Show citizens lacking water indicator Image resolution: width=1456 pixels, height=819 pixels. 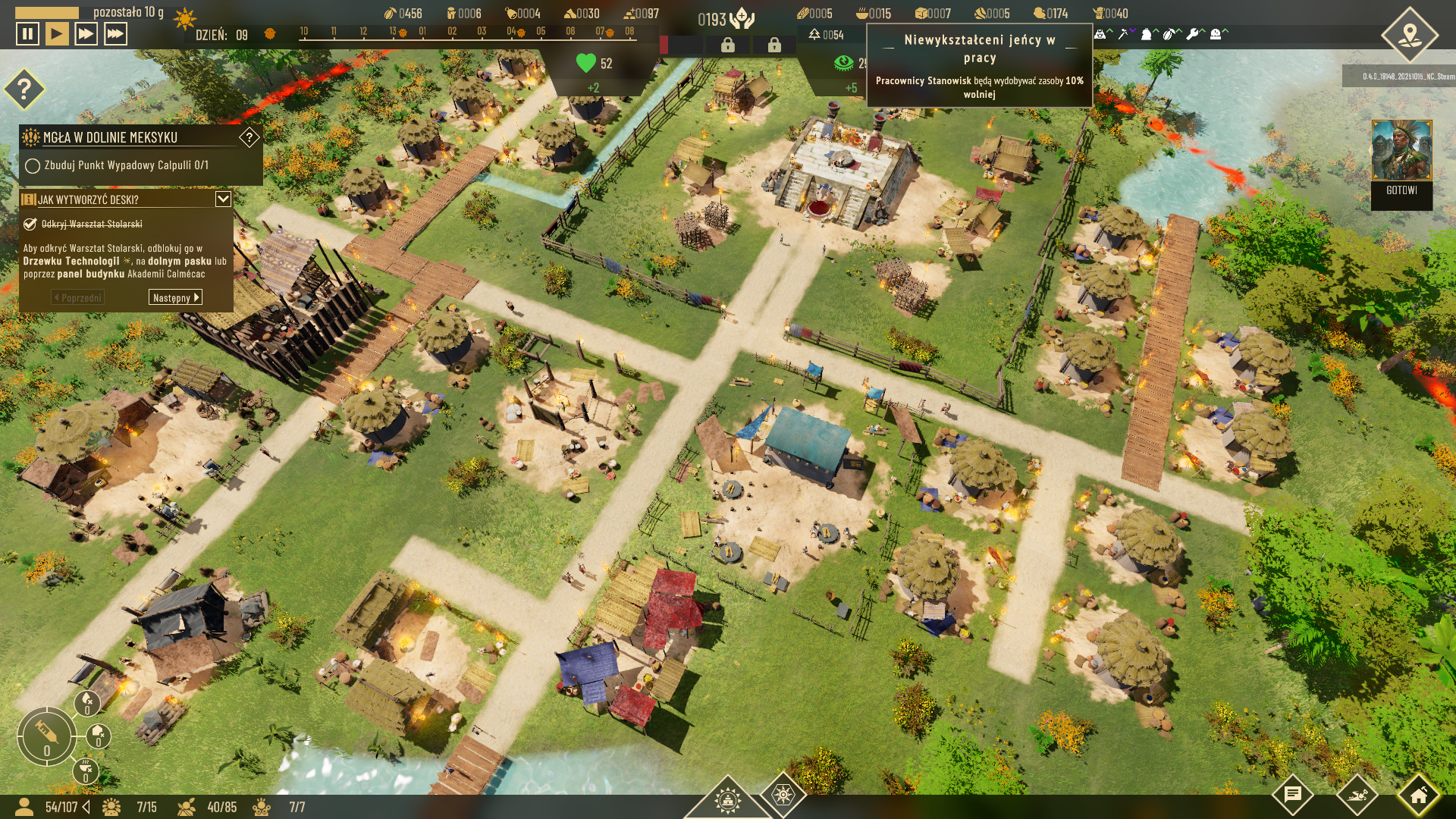pyautogui.click(x=88, y=702)
